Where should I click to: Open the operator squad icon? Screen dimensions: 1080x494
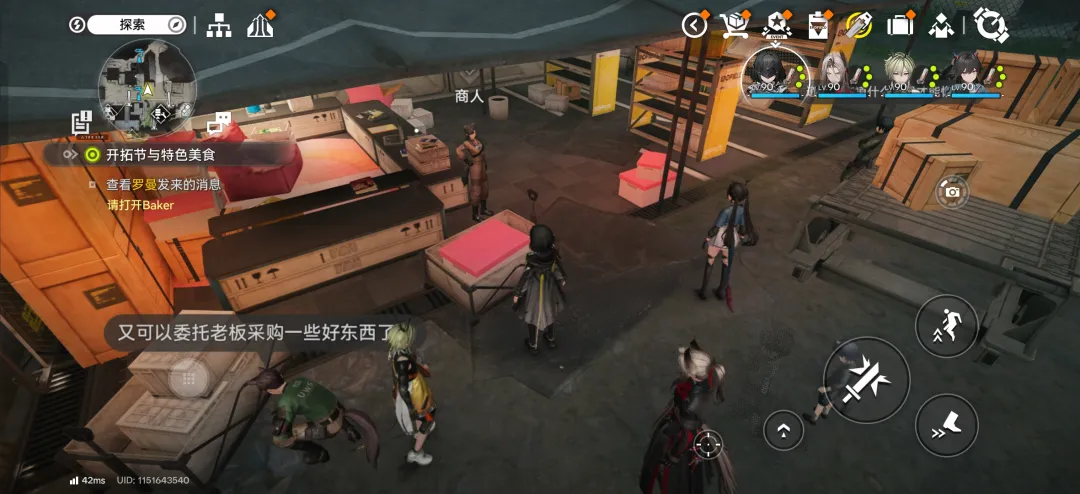(941, 25)
